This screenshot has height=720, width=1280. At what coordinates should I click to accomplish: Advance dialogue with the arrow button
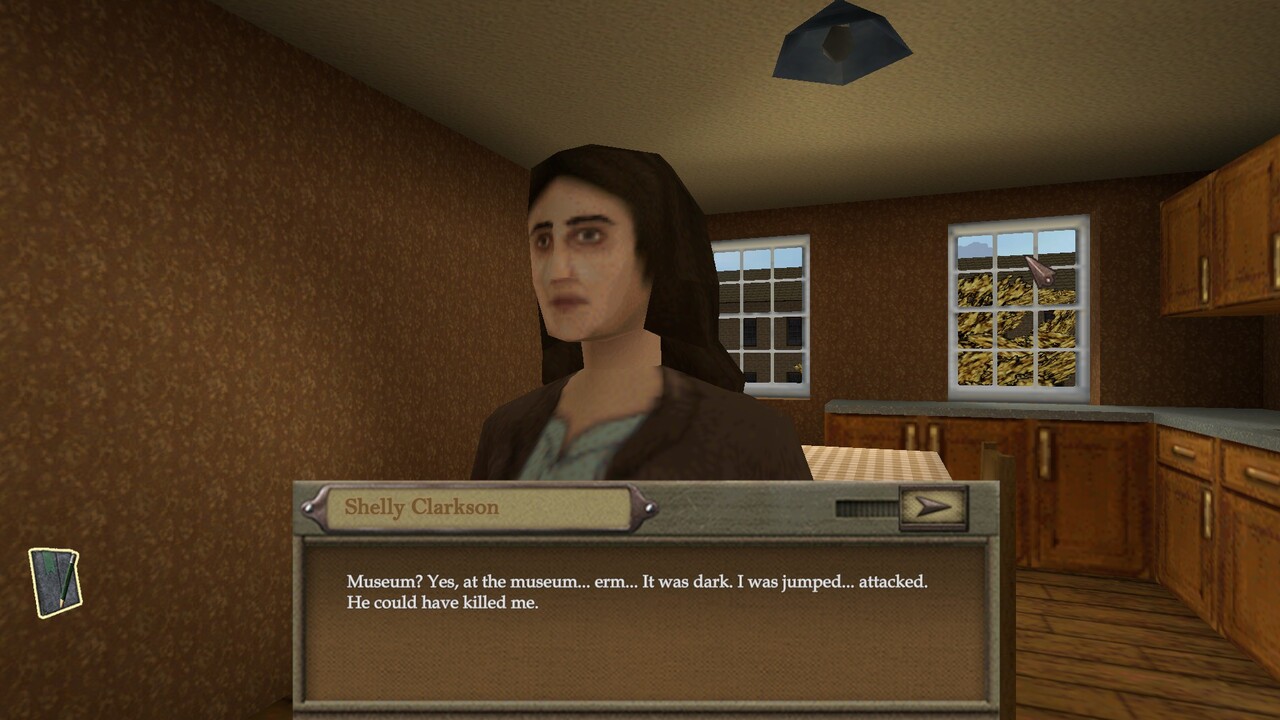pyautogui.click(x=933, y=507)
